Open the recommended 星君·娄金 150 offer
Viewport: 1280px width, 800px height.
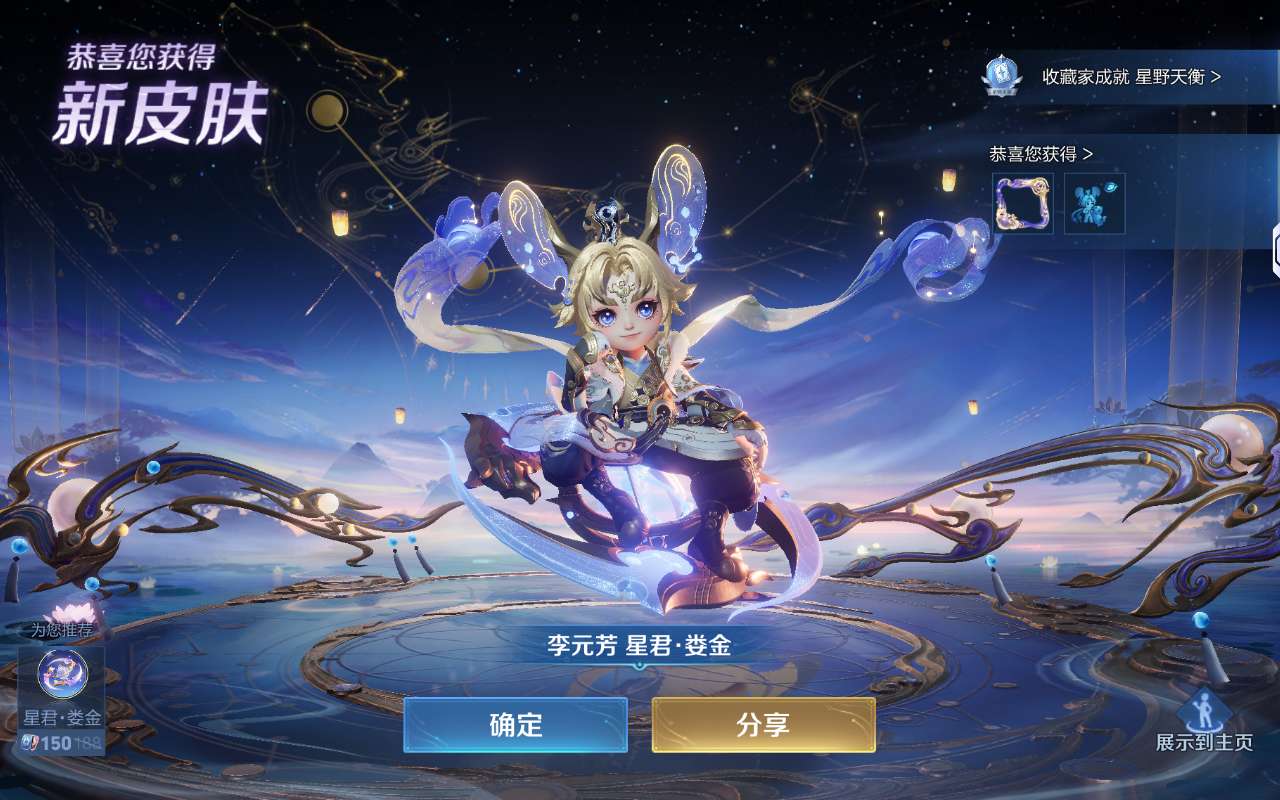click(62, 700)
